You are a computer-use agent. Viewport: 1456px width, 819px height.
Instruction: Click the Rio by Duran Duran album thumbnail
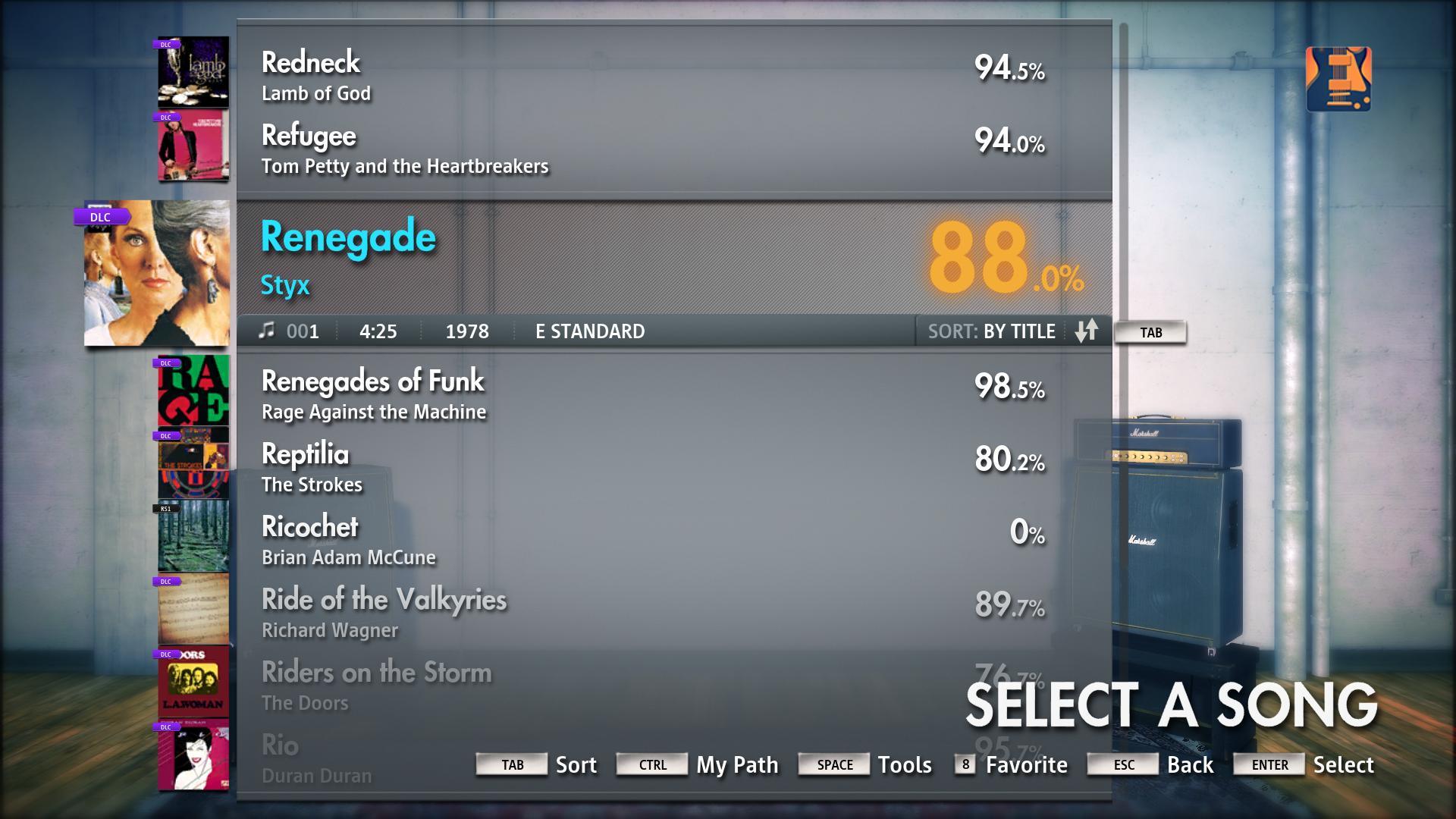pos(193,755)
